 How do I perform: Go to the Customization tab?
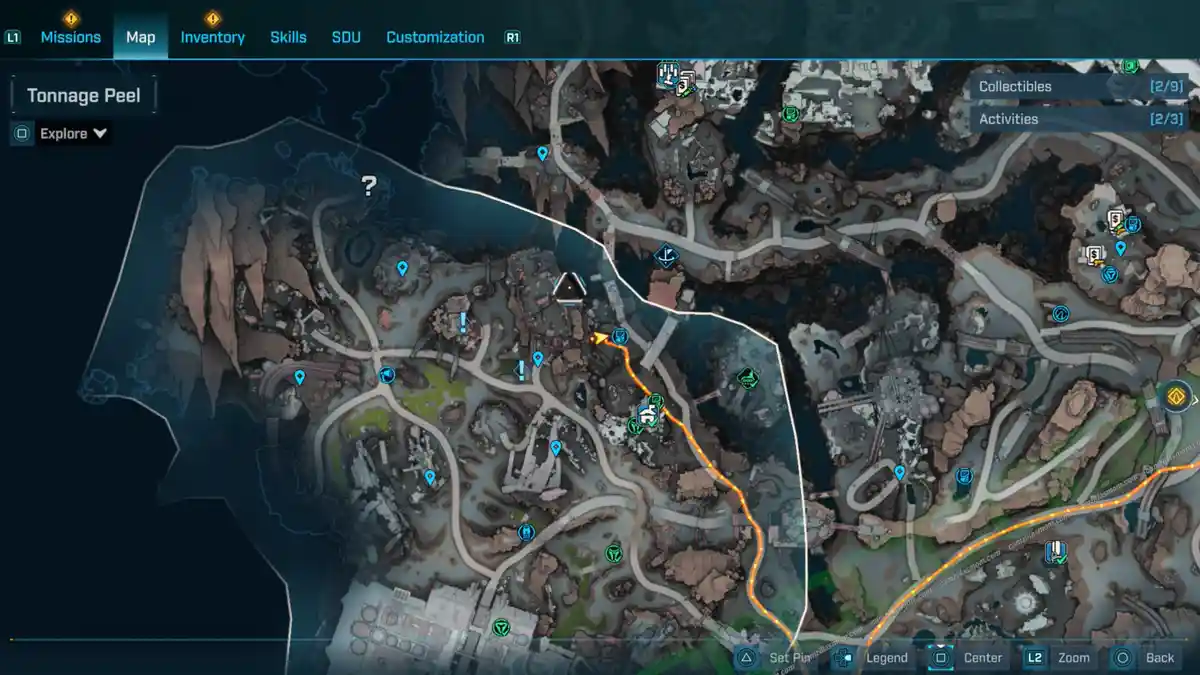coord(435,37)
